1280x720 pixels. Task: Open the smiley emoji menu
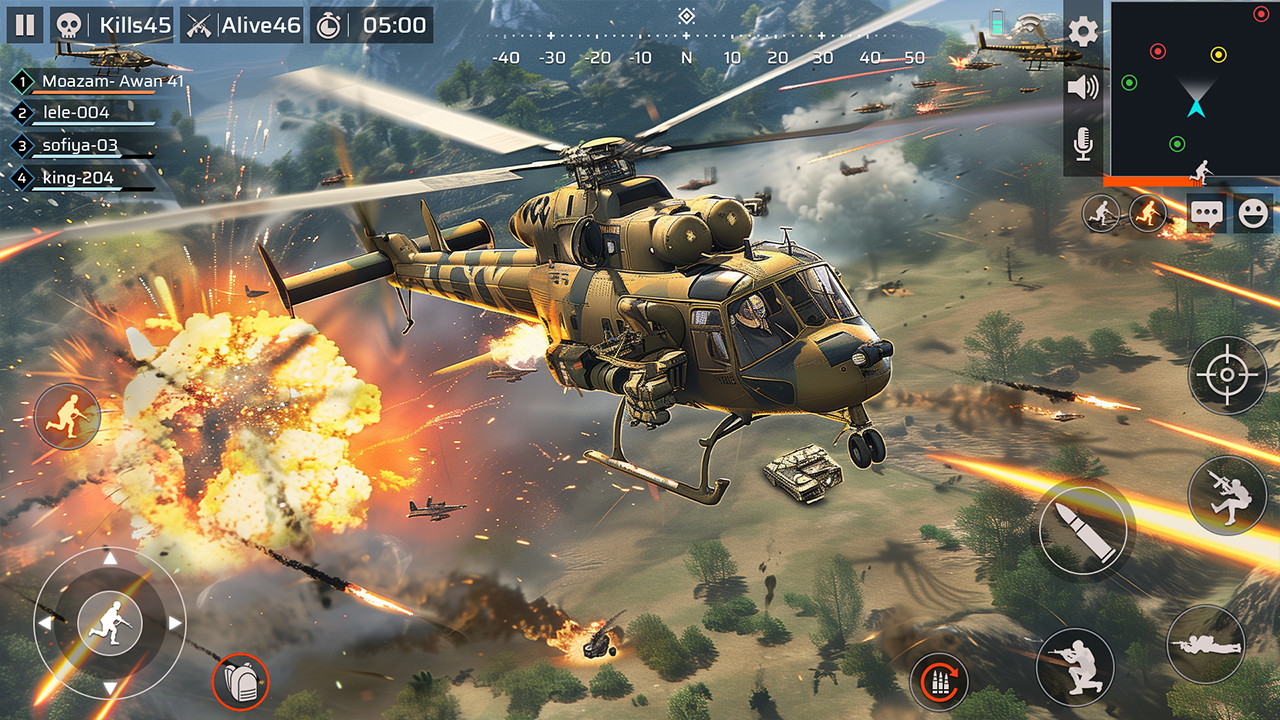click(1253, 214)
